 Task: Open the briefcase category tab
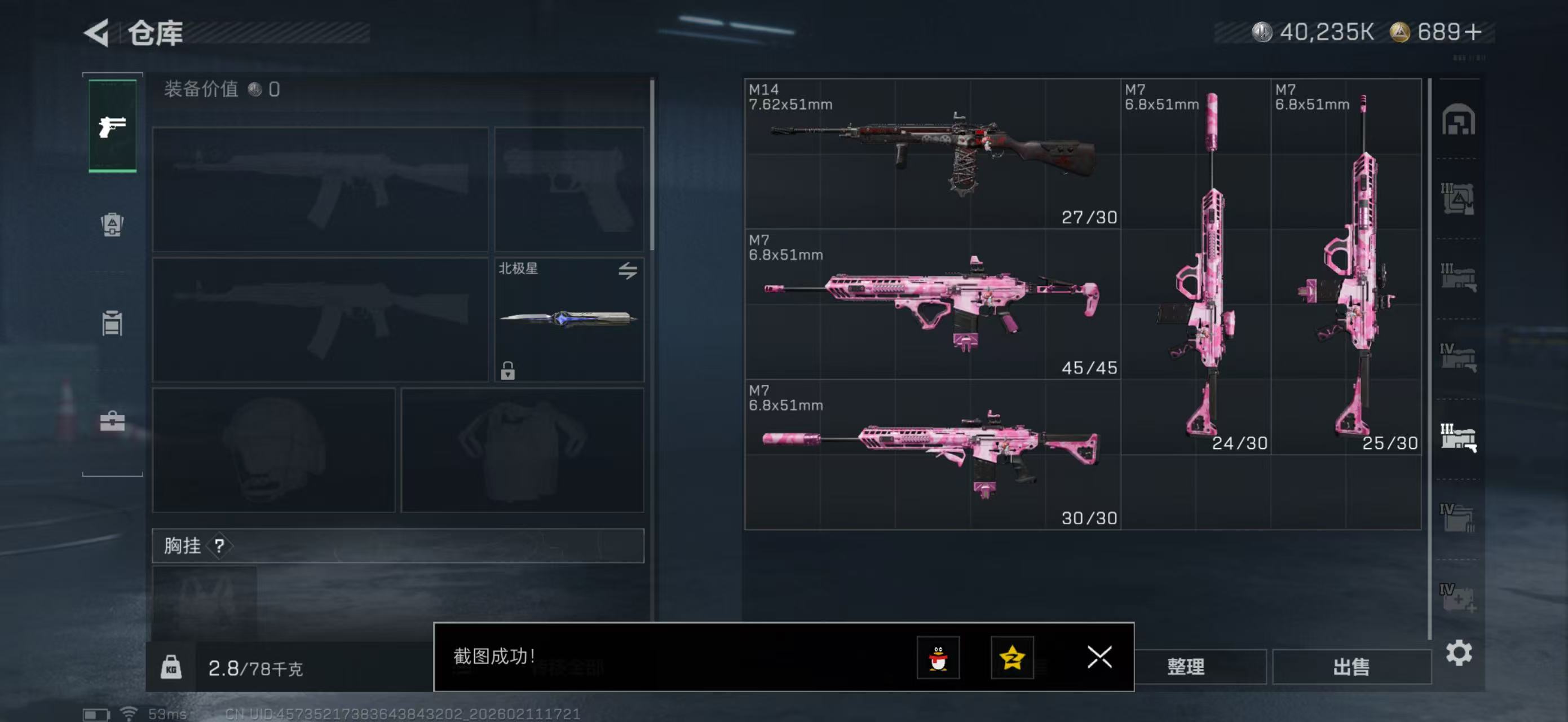tap(112, 421)
